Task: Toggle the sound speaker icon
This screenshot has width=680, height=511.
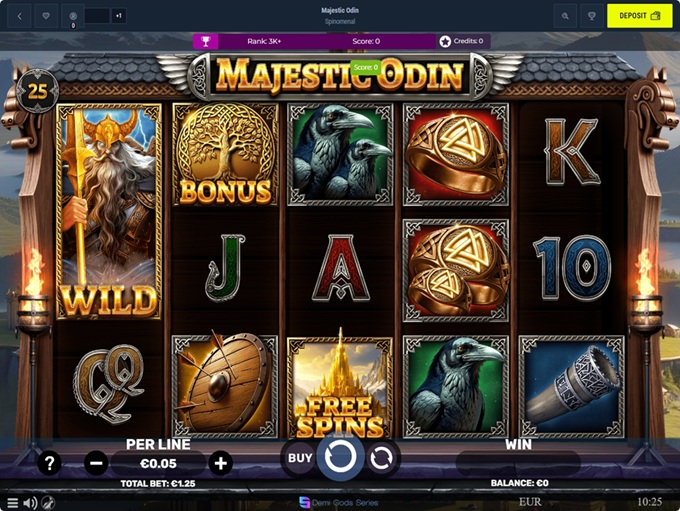Action: [30, 502]
